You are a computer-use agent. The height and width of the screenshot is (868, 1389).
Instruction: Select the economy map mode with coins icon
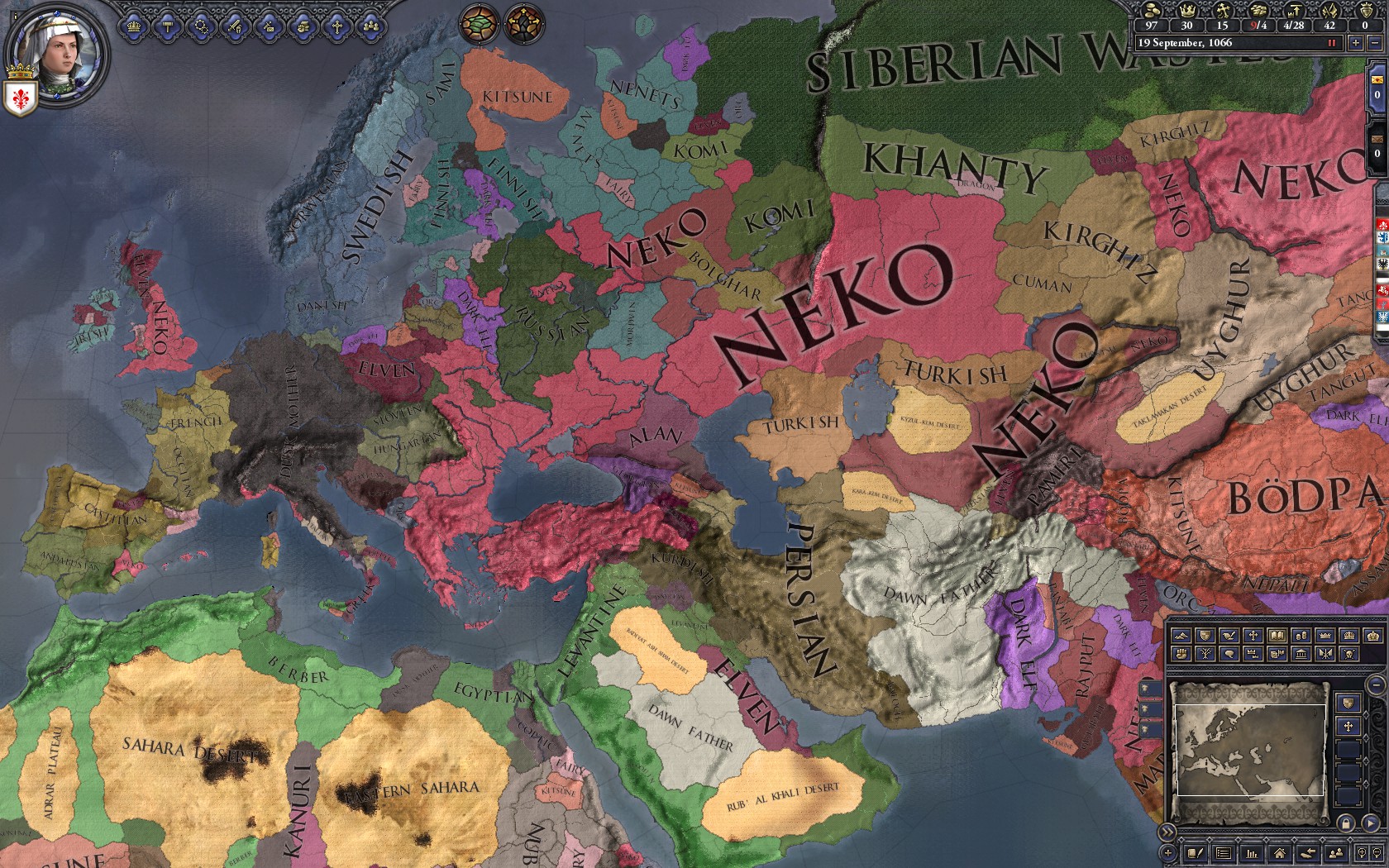[x=1301, y=636]
